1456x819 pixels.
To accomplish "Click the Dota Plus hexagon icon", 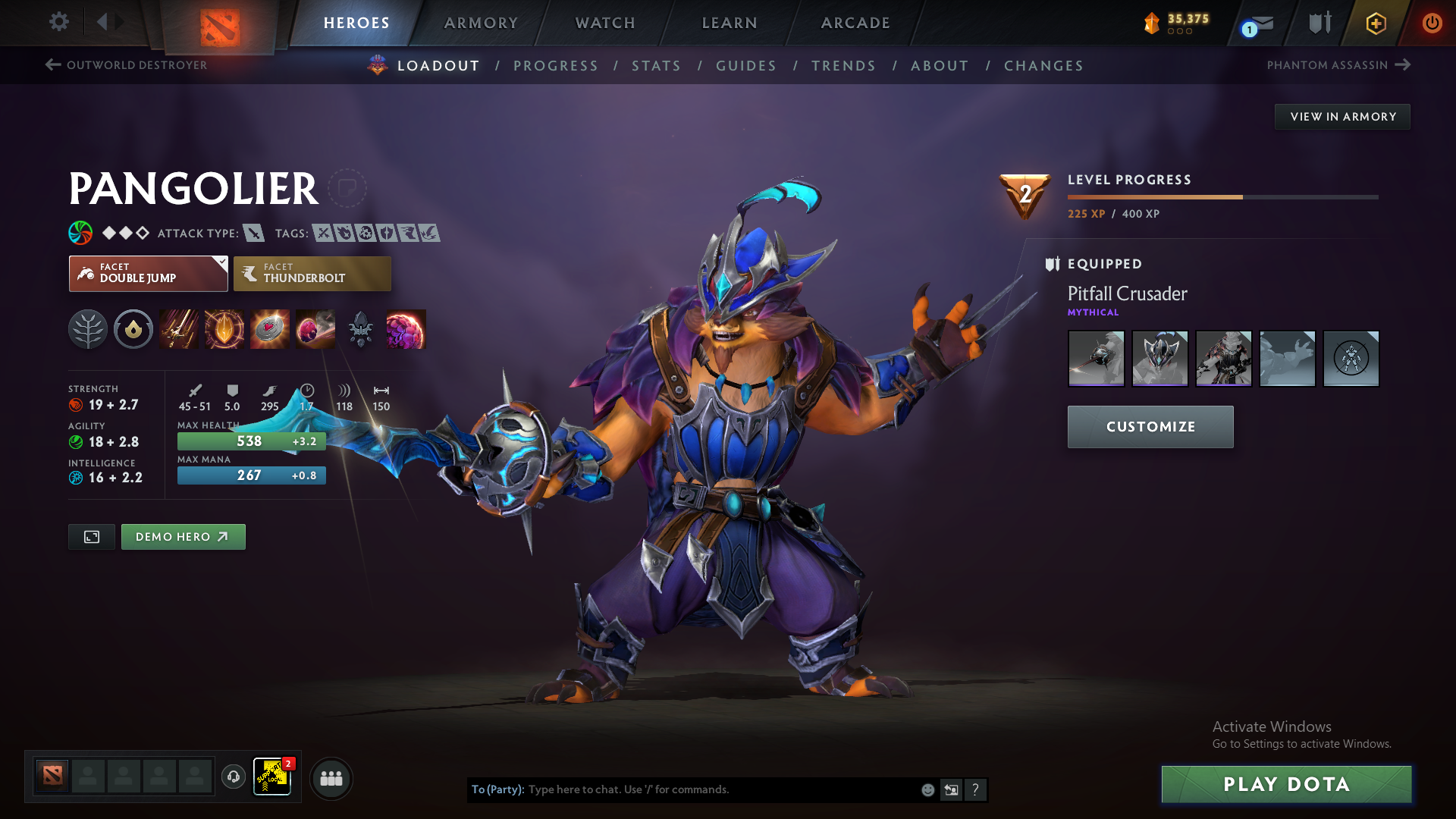I will [x=1375, y=23].
